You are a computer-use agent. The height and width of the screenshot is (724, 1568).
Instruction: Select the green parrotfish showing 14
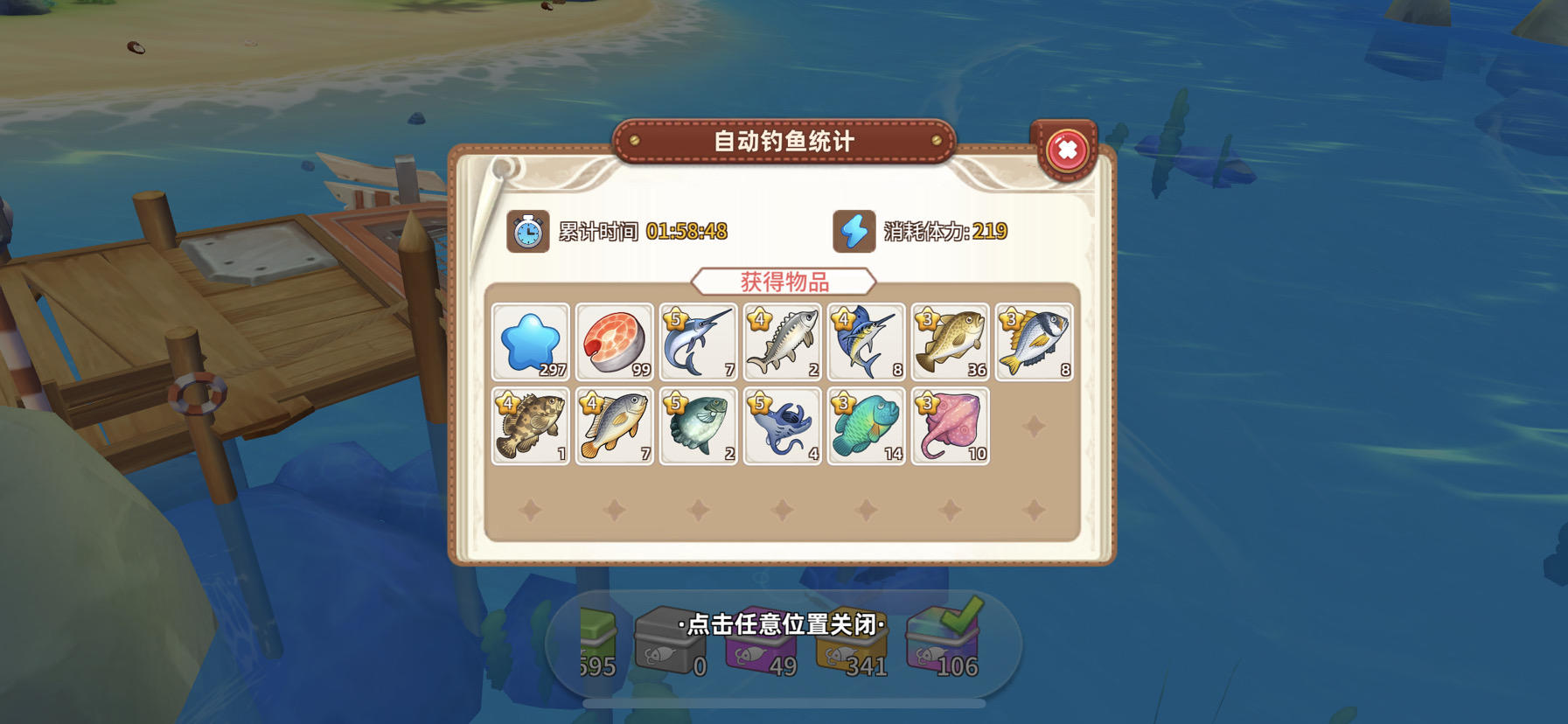pos(866,427)
